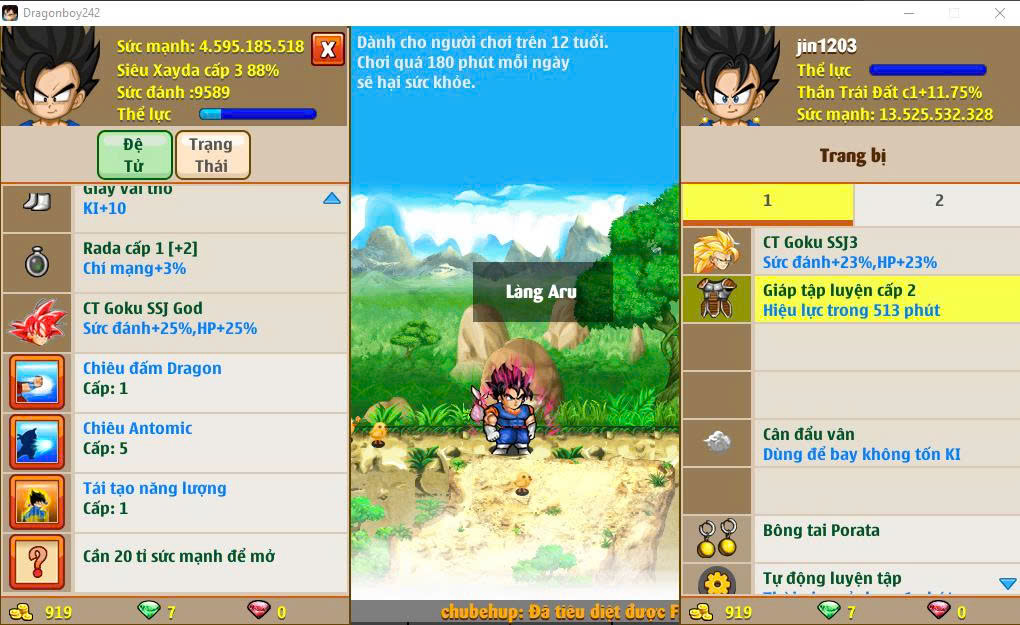Screen dimensions: 1020x625
Task: Select Giáp tập luyện cấp 2 armor
Action: click(850, 300)
